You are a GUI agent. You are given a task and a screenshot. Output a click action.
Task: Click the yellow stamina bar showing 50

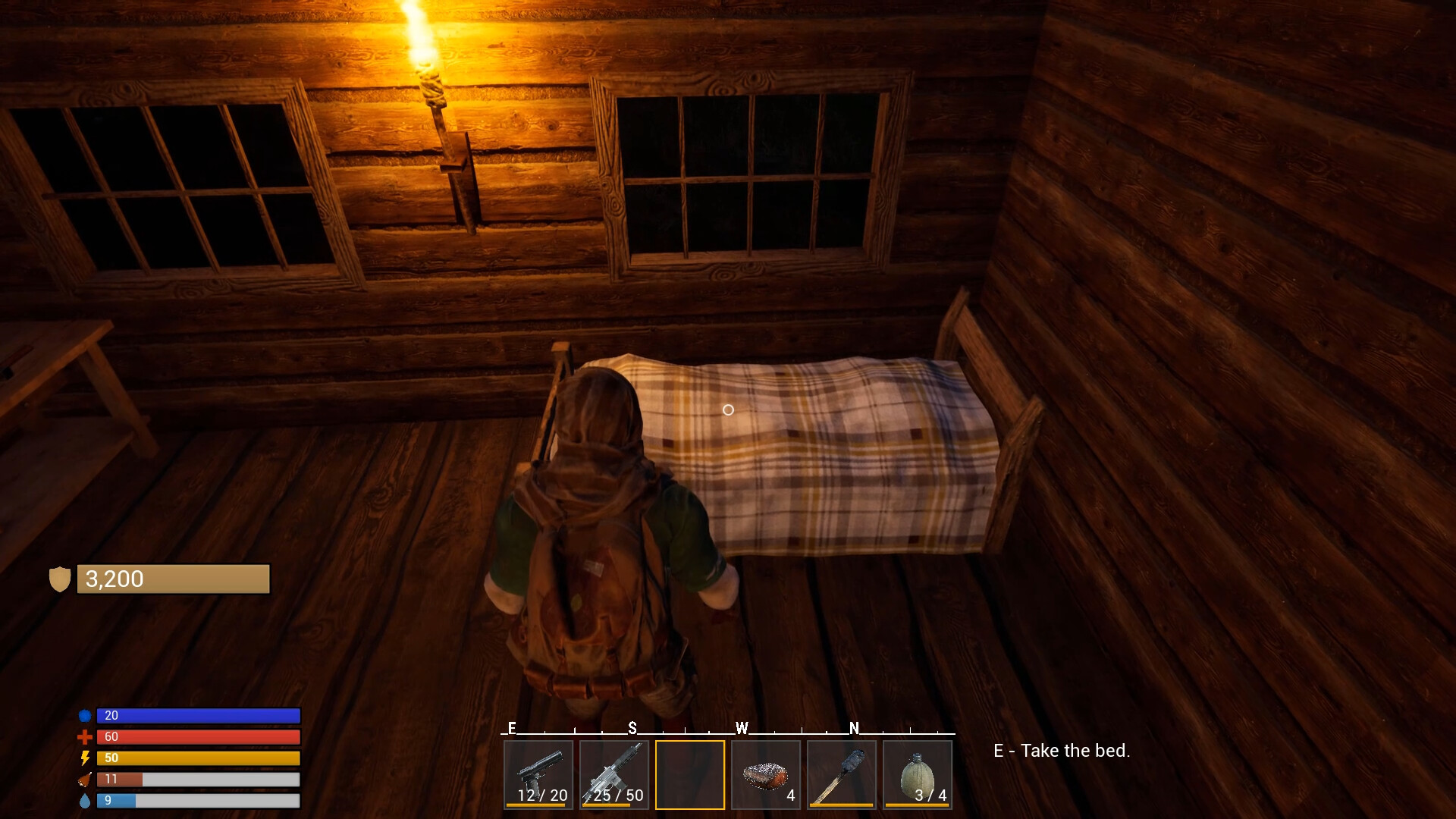197,758
